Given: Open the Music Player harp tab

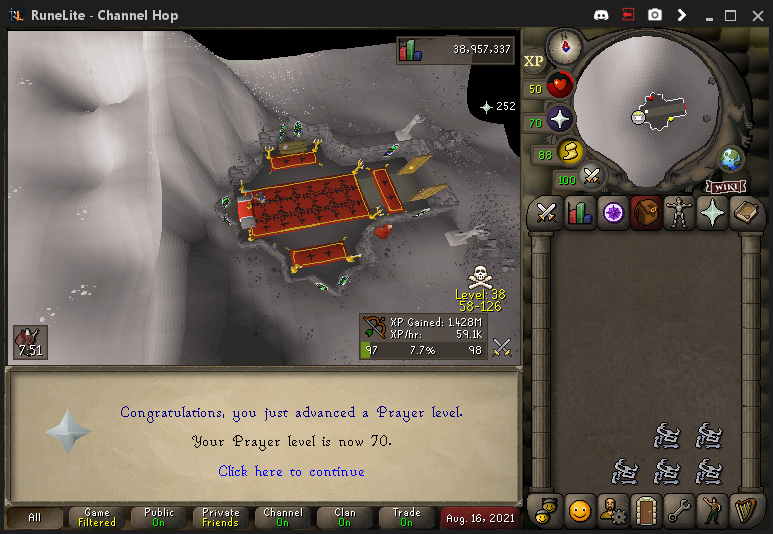Looking at the screenshot, I should click(745, 511).
